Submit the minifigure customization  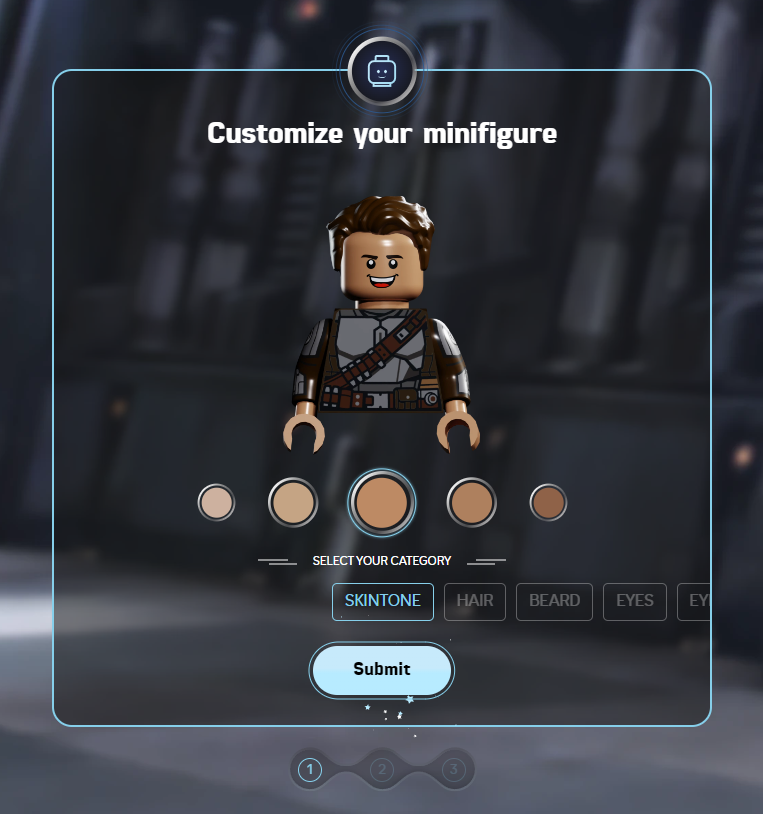(x=381, y=669)
